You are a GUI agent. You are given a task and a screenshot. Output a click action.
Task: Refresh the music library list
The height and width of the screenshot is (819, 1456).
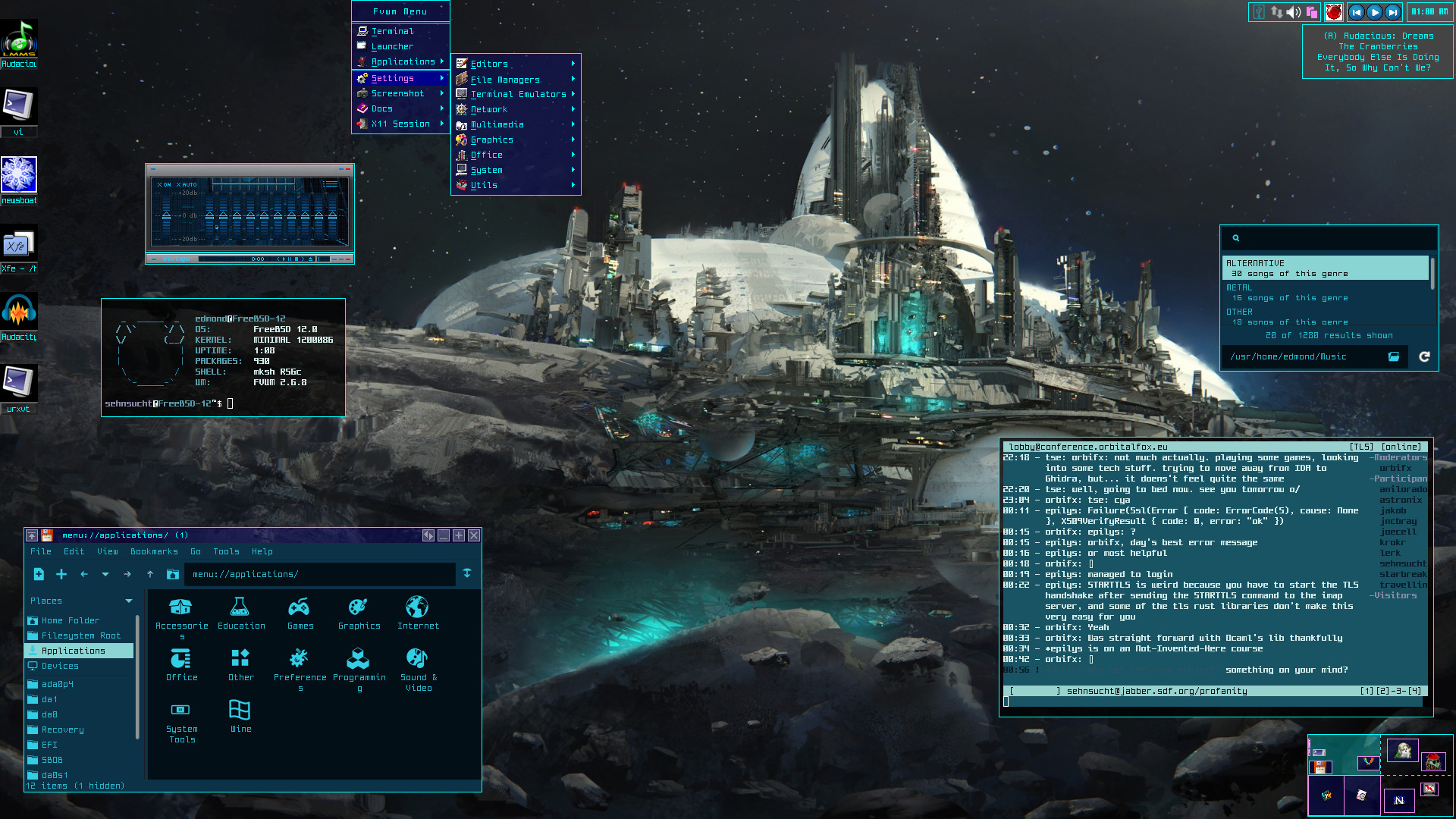1424,356
